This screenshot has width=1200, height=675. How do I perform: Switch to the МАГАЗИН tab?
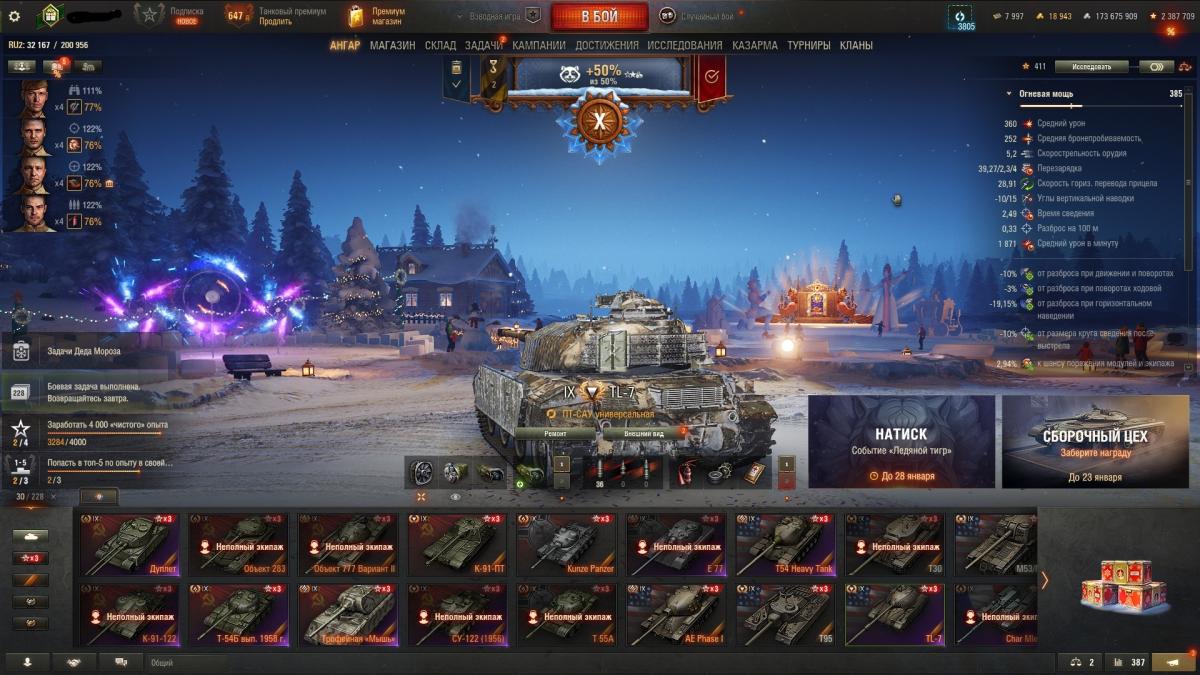pos(392,45)
